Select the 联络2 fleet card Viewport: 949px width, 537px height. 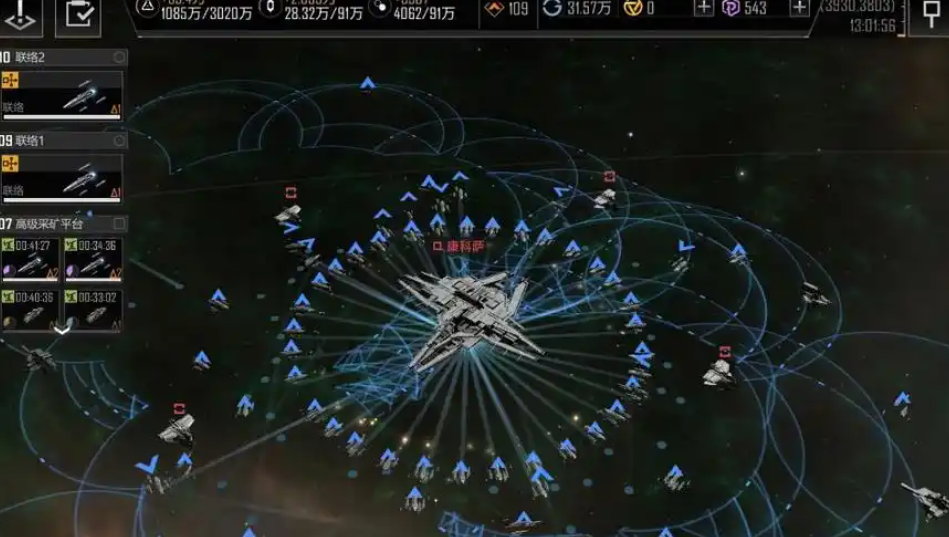coord(62,95)
